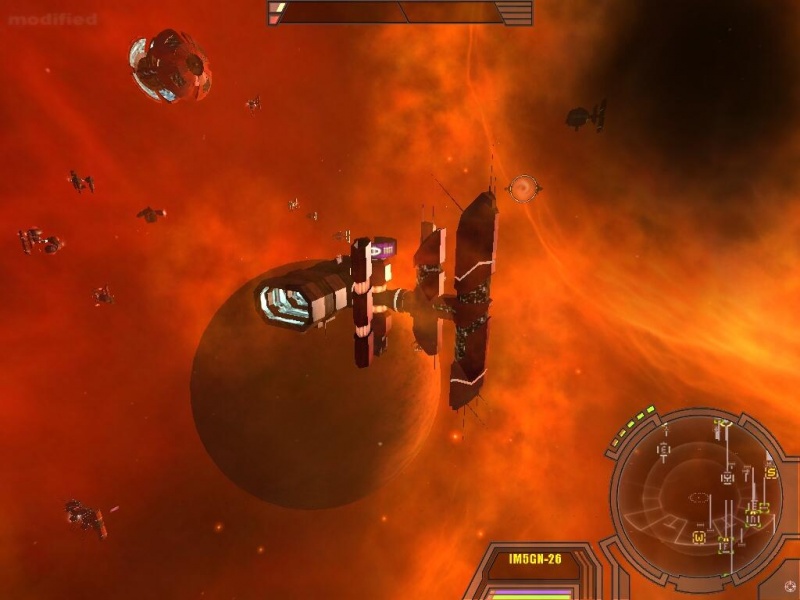Select the yellow S contact on radar

click(x=771, y=472)
